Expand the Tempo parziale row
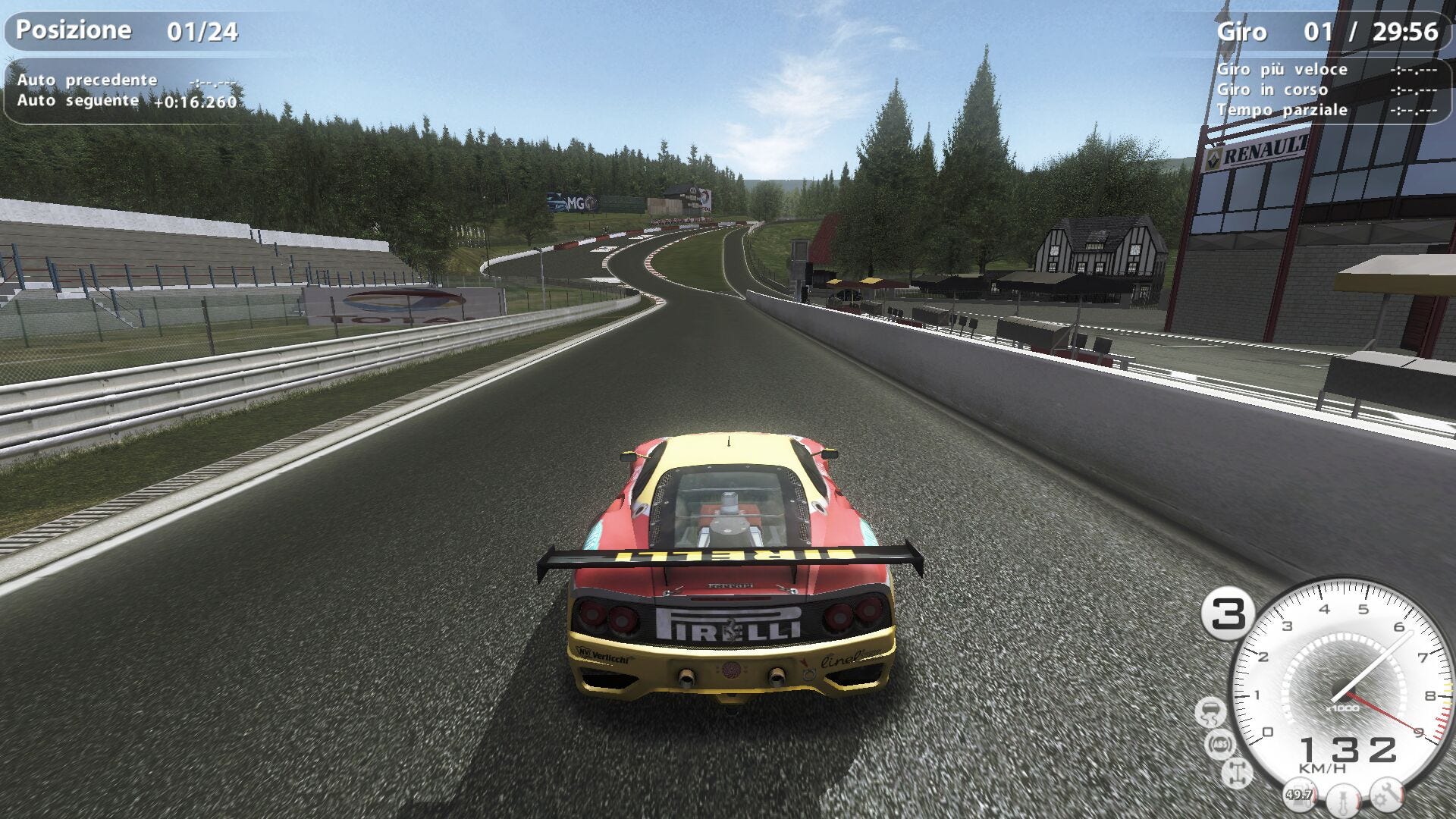The height and width of the screenshot is (819, 1456). pyautogui.click(x=1282, y=110)
